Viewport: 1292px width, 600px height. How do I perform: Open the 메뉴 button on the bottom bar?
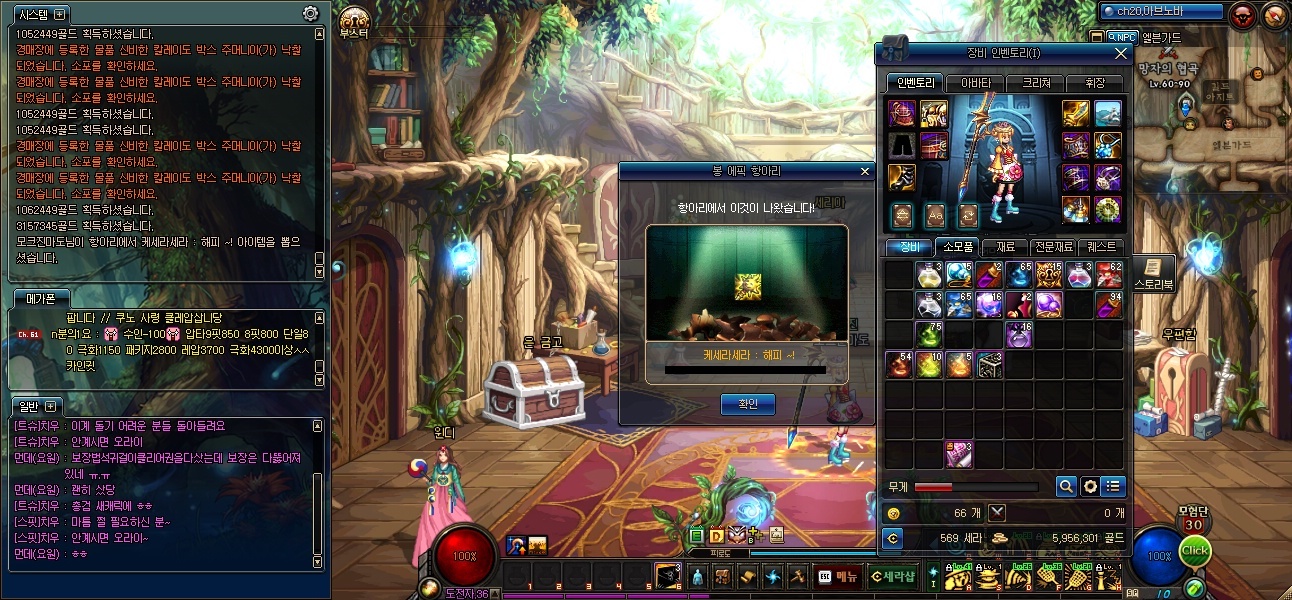click(x=838, y=576)
